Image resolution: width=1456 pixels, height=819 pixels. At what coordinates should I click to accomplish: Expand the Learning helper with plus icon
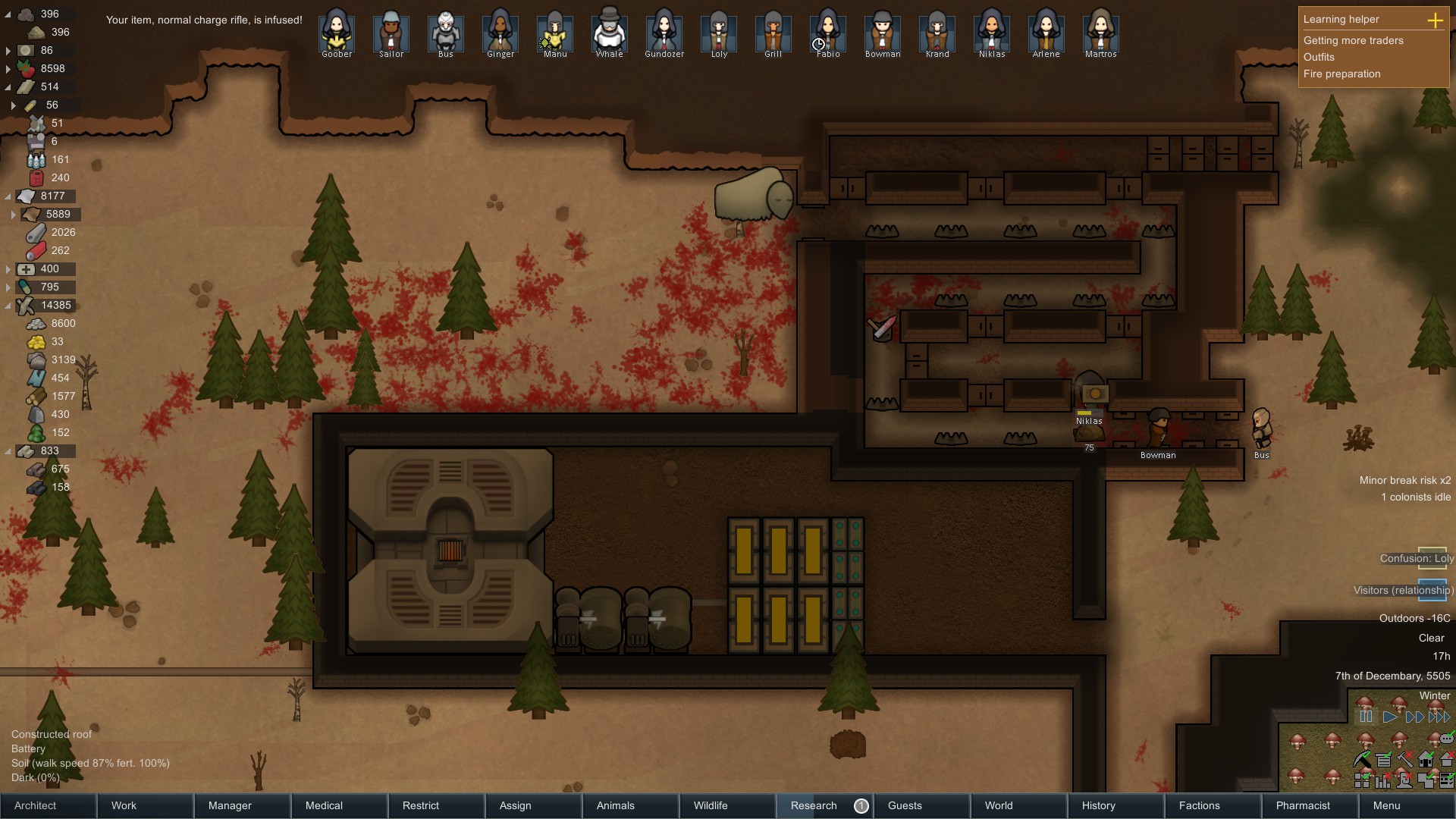[x=1435, y=20]
